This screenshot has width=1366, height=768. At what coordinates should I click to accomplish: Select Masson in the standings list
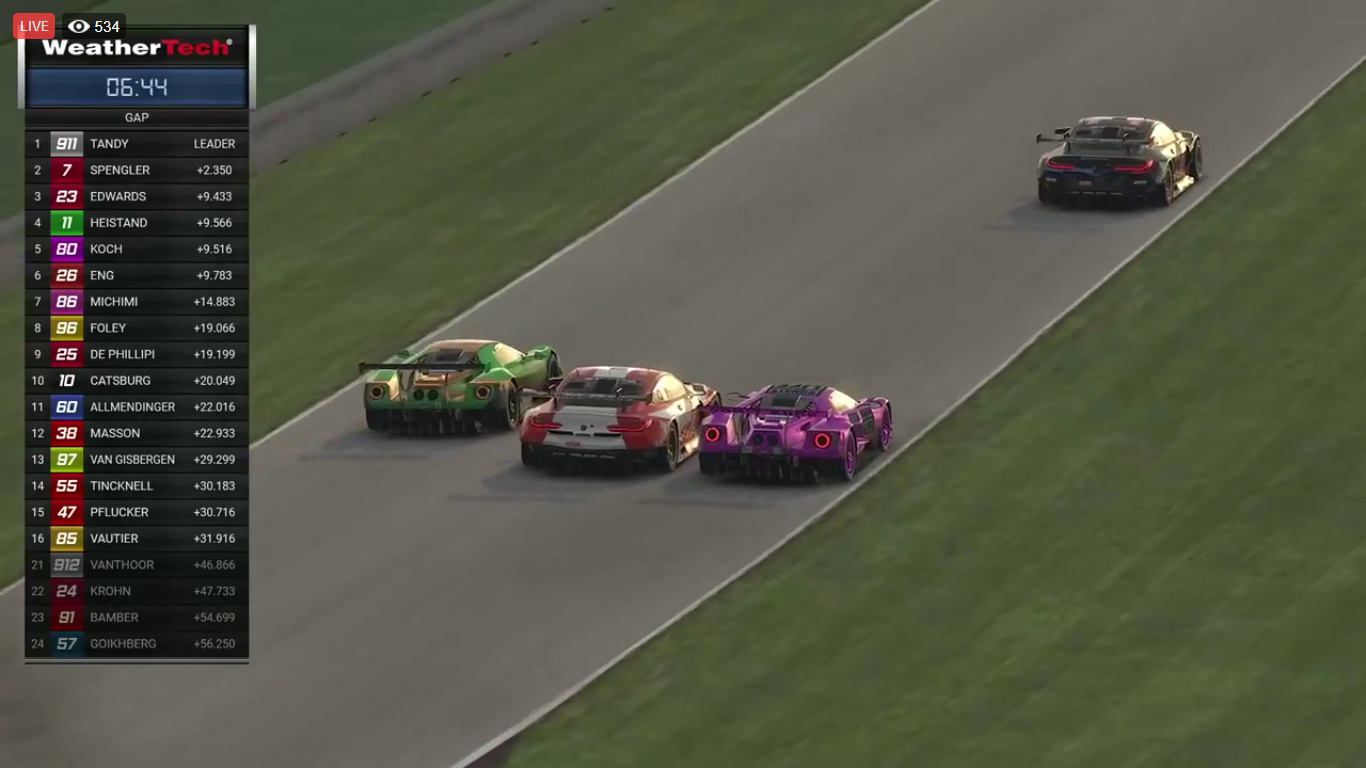tap(137, 433)
